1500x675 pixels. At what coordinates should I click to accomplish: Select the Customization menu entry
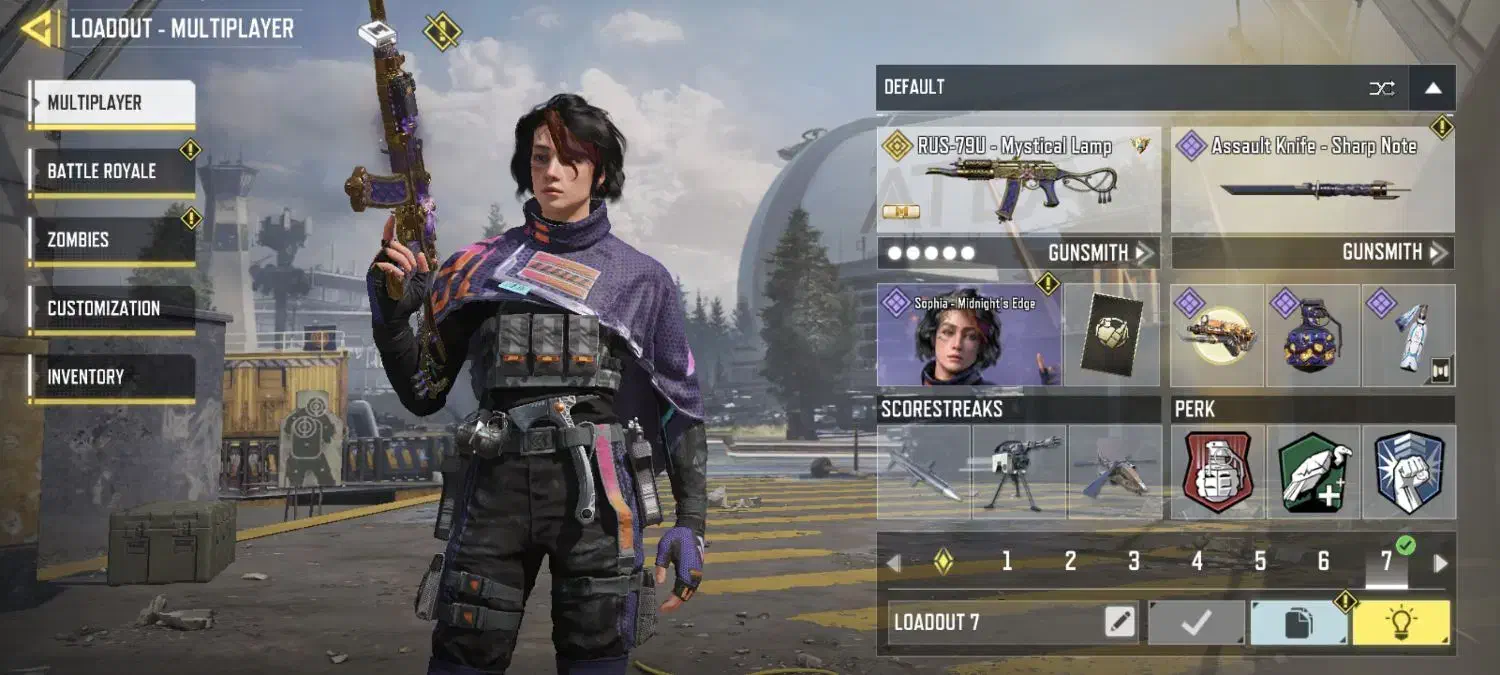[111, 309]
